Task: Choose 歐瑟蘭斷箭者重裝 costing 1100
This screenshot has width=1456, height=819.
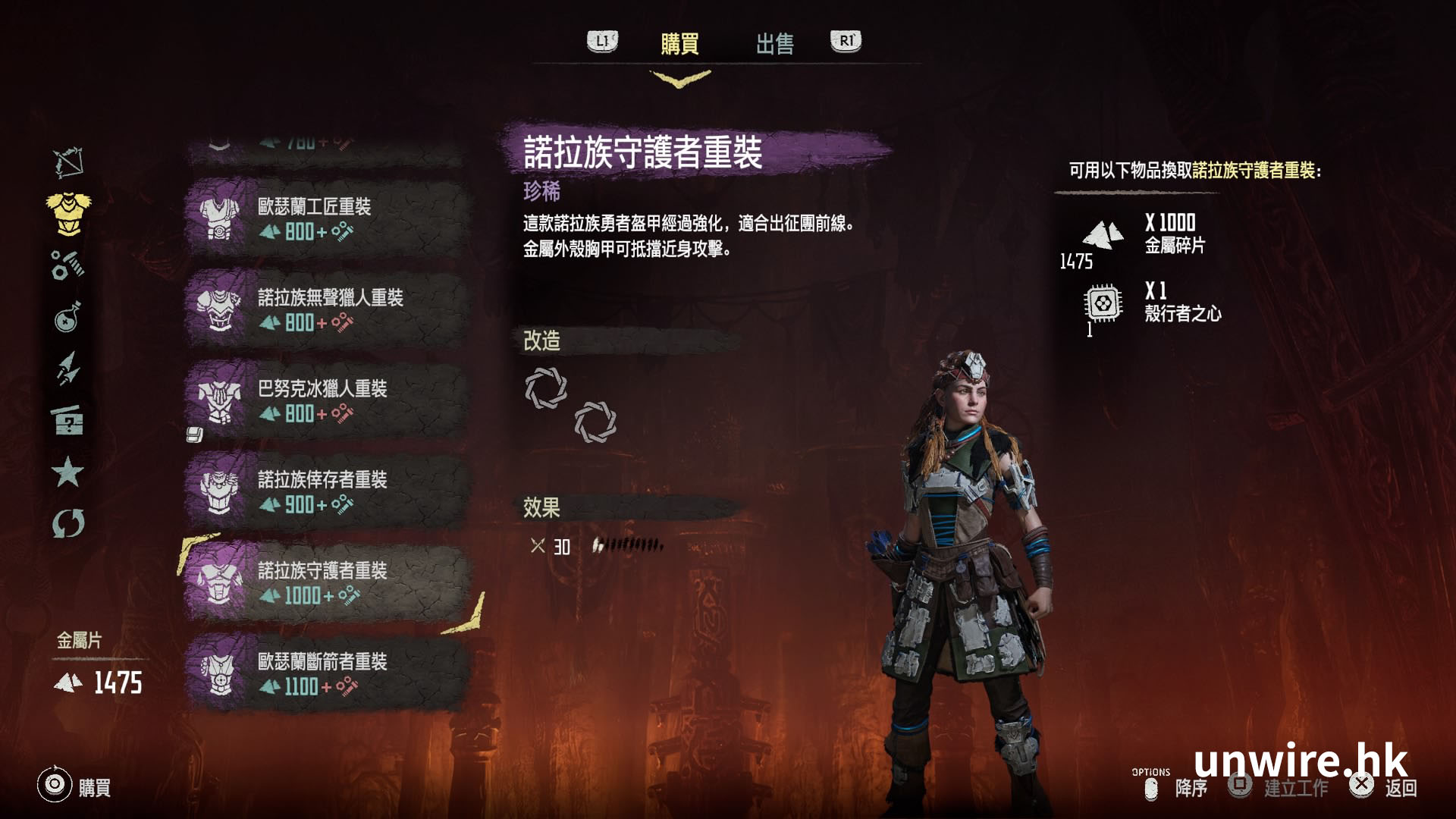Action: 326,673
